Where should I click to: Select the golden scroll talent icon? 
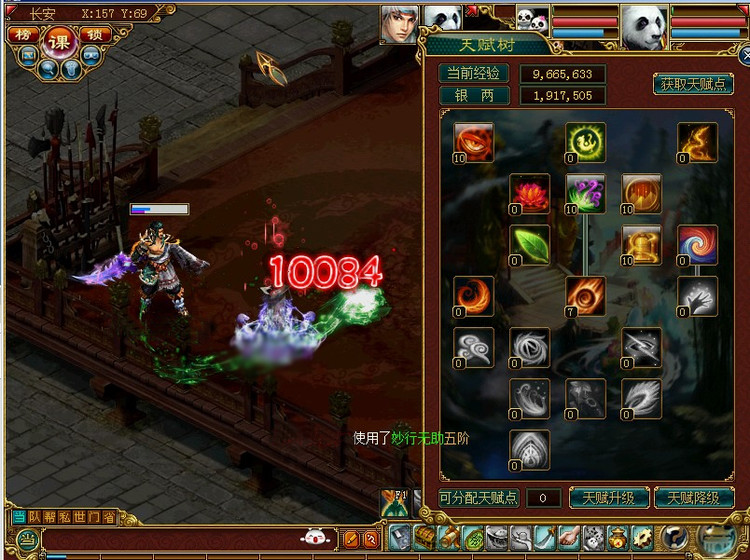tap(640, 245)
